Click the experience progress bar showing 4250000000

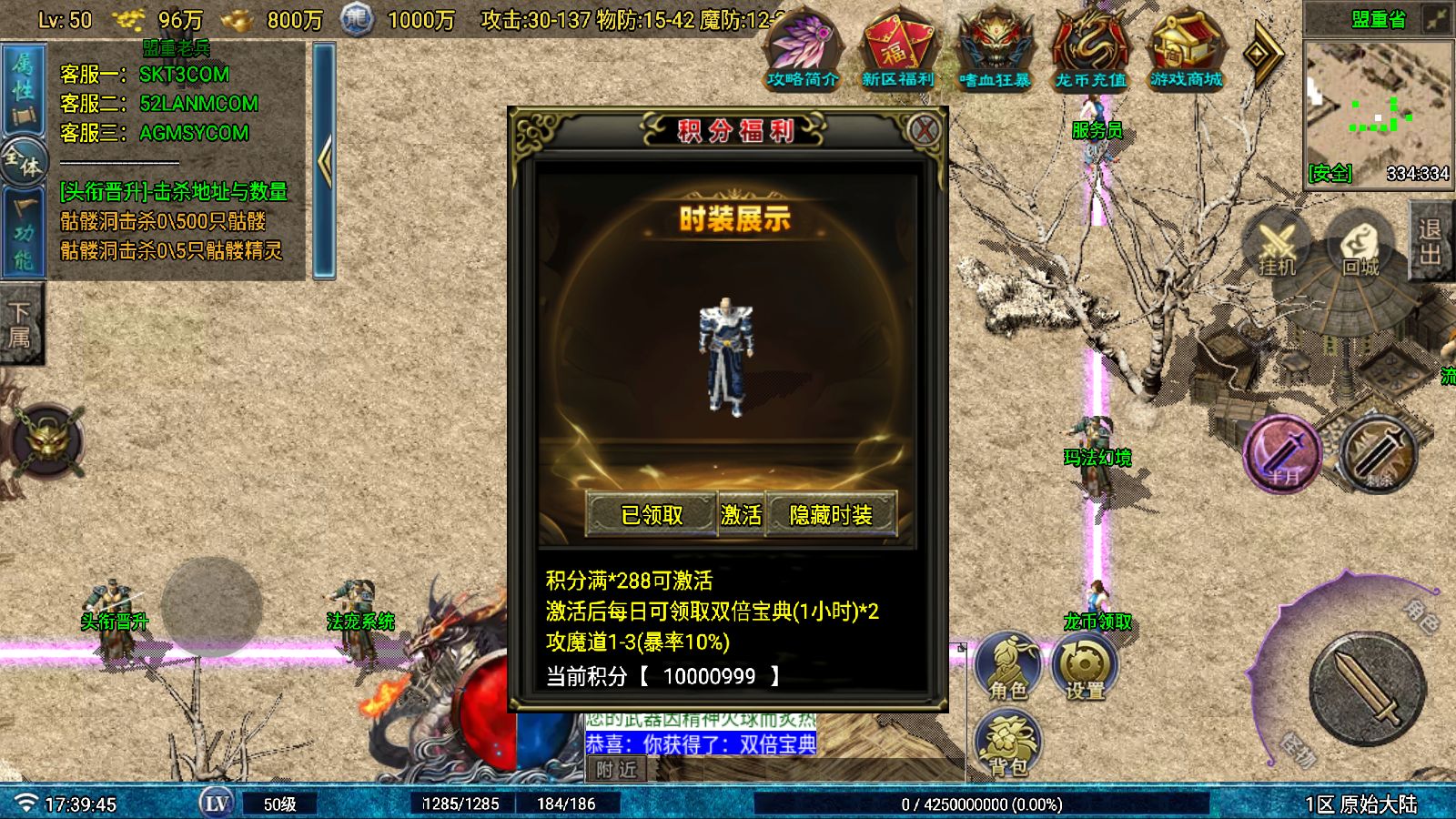pos(978,804)
